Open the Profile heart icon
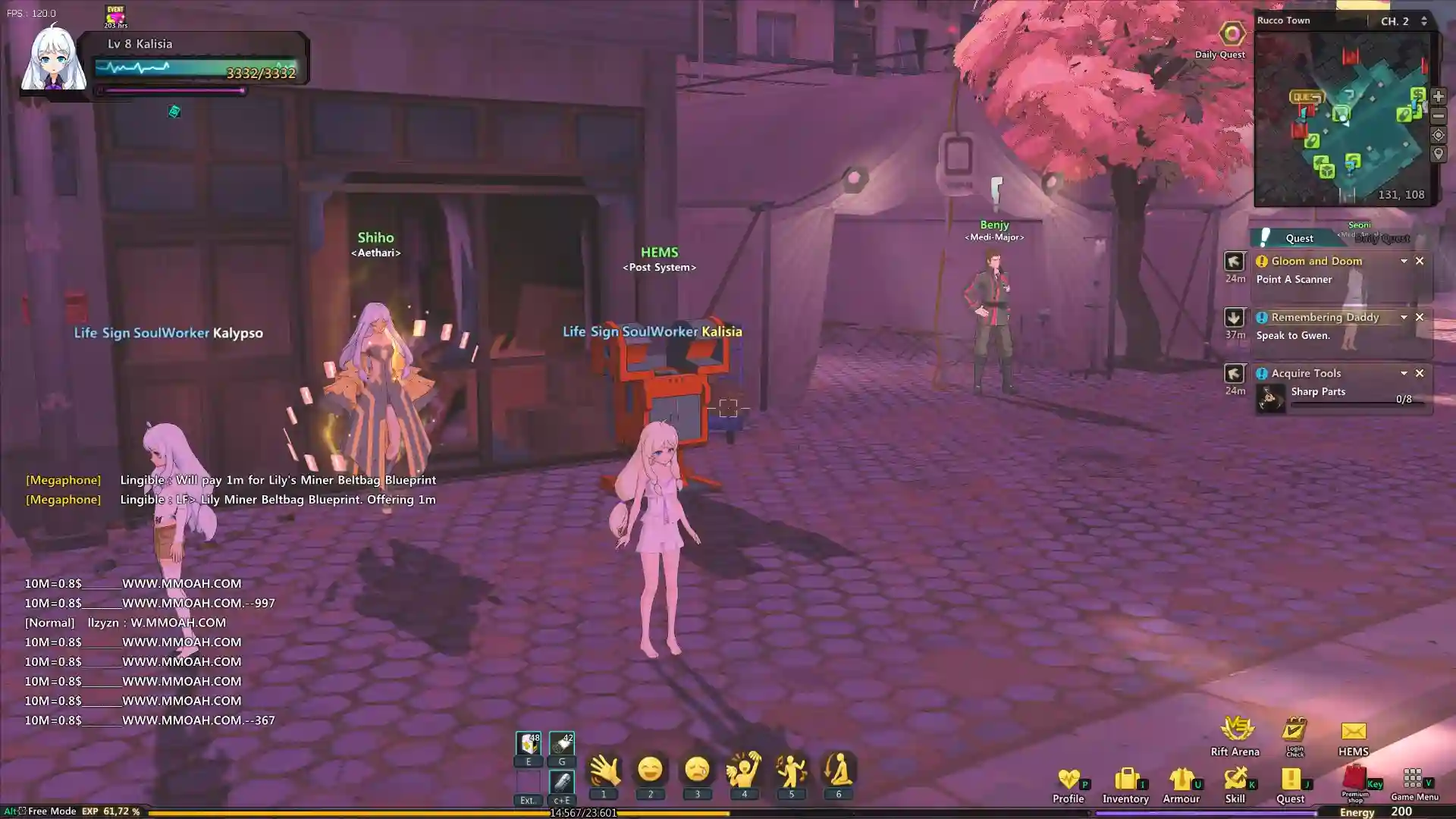Image resolution: width=1456 pixels, height=819 pixels. (1069, 780)
